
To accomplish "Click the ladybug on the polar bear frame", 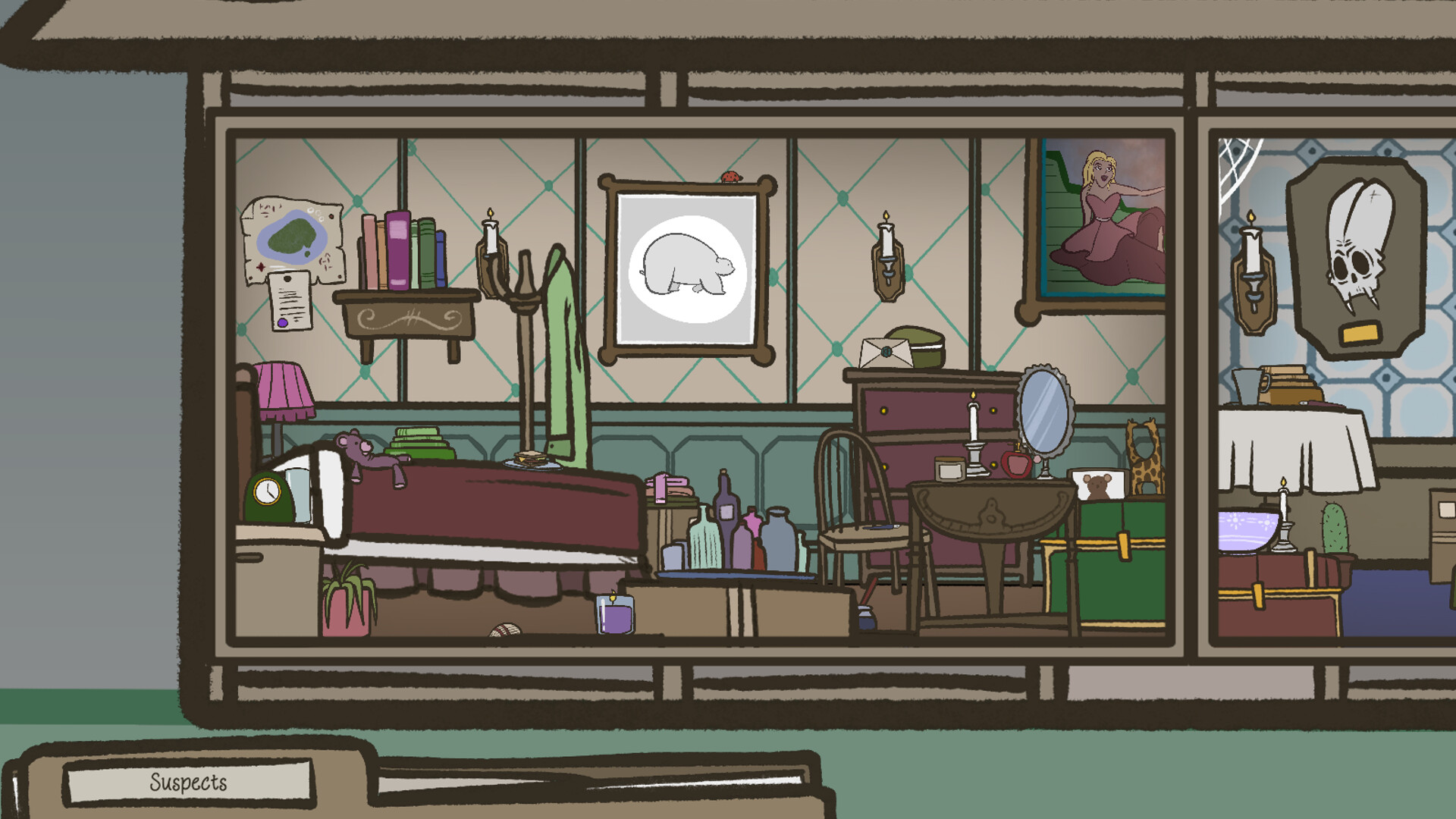I will coord(729,177).
